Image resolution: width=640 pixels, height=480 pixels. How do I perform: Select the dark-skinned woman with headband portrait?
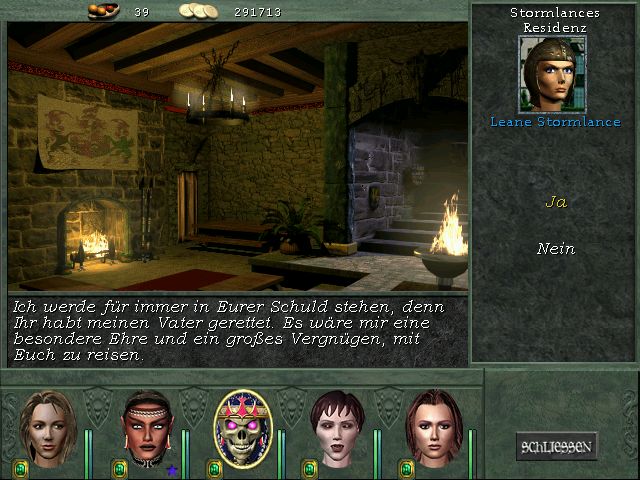click(x=144, y=428)
